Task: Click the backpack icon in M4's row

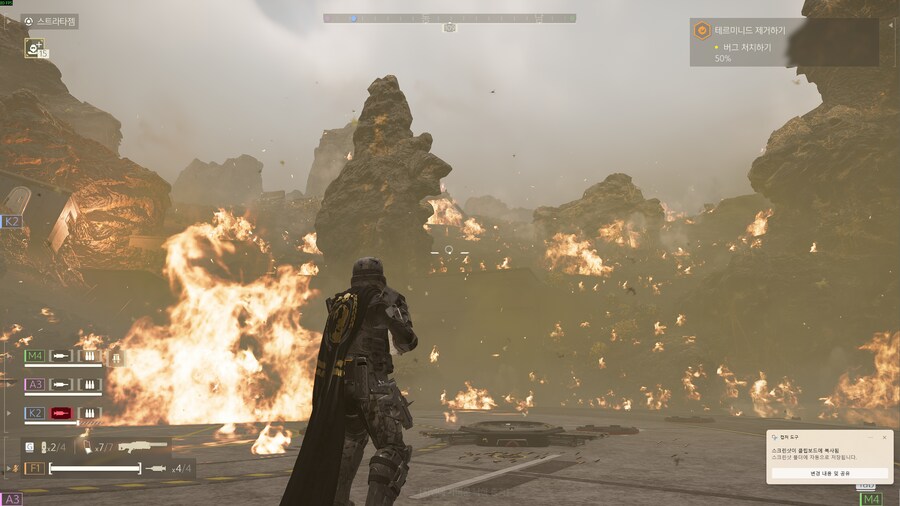Action: coord(116,356)
